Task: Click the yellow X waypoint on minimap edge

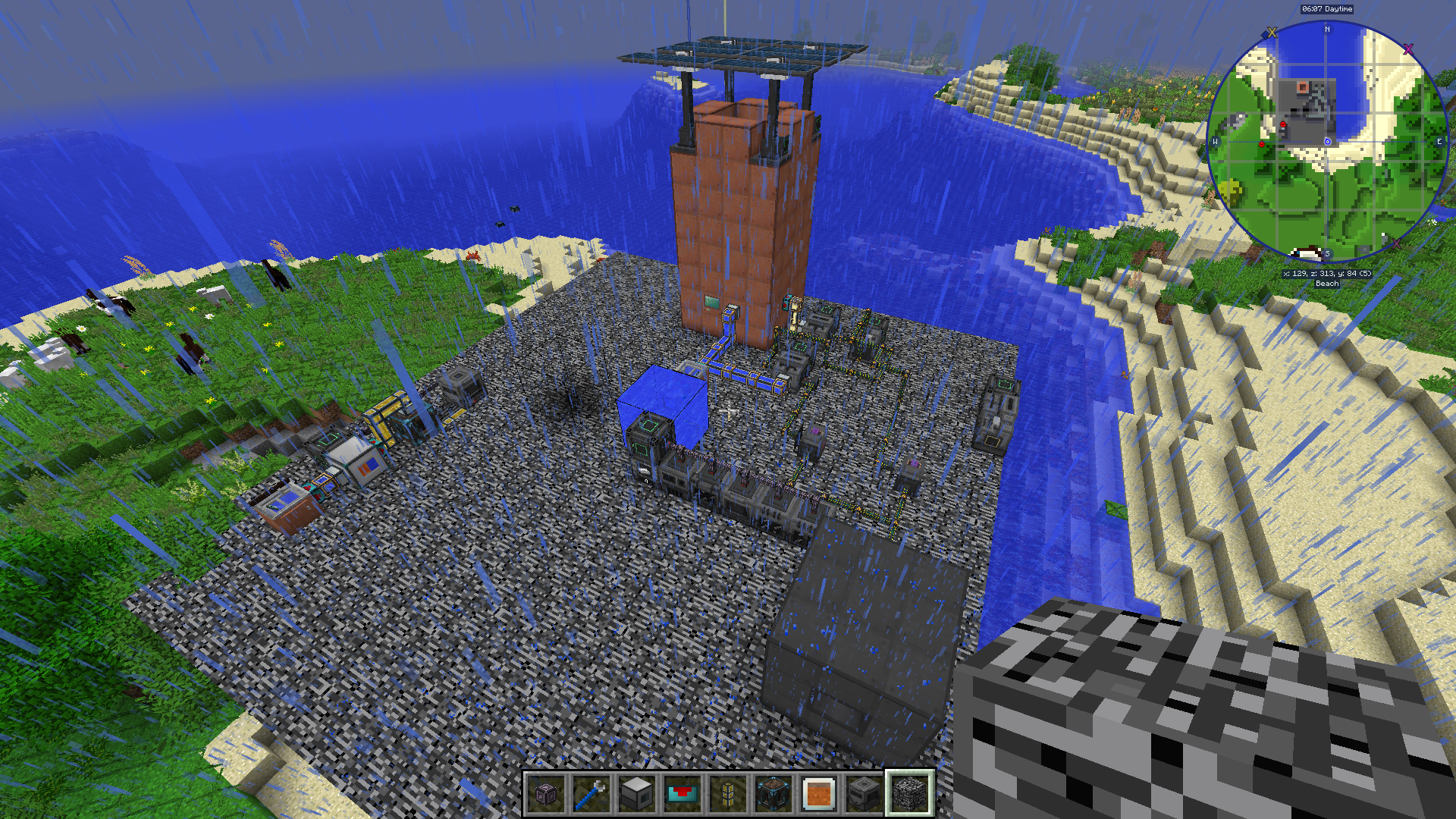Action: point(1272,33)
